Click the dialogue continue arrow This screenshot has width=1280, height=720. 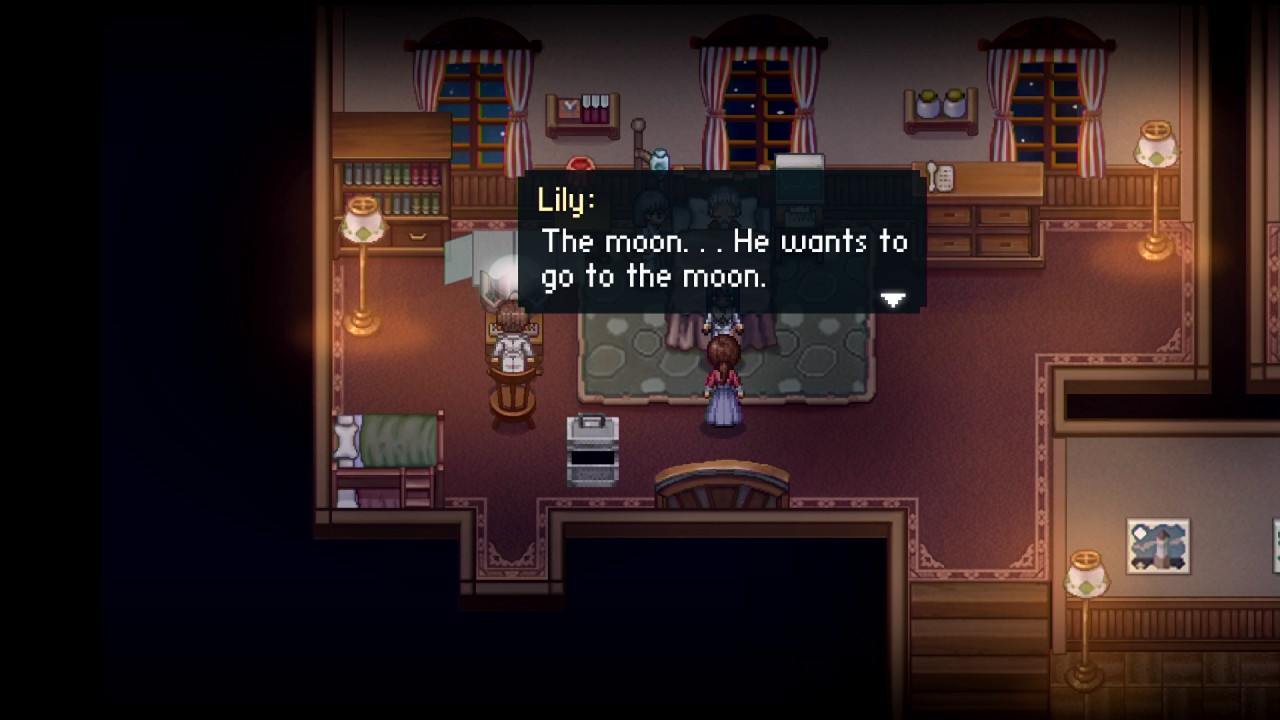pos(892,299)
